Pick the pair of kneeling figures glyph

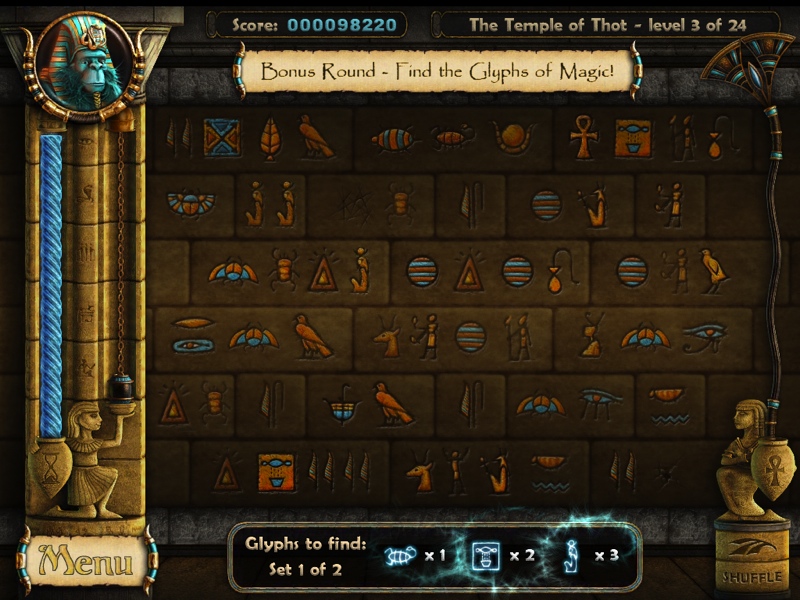coord(271,203)
